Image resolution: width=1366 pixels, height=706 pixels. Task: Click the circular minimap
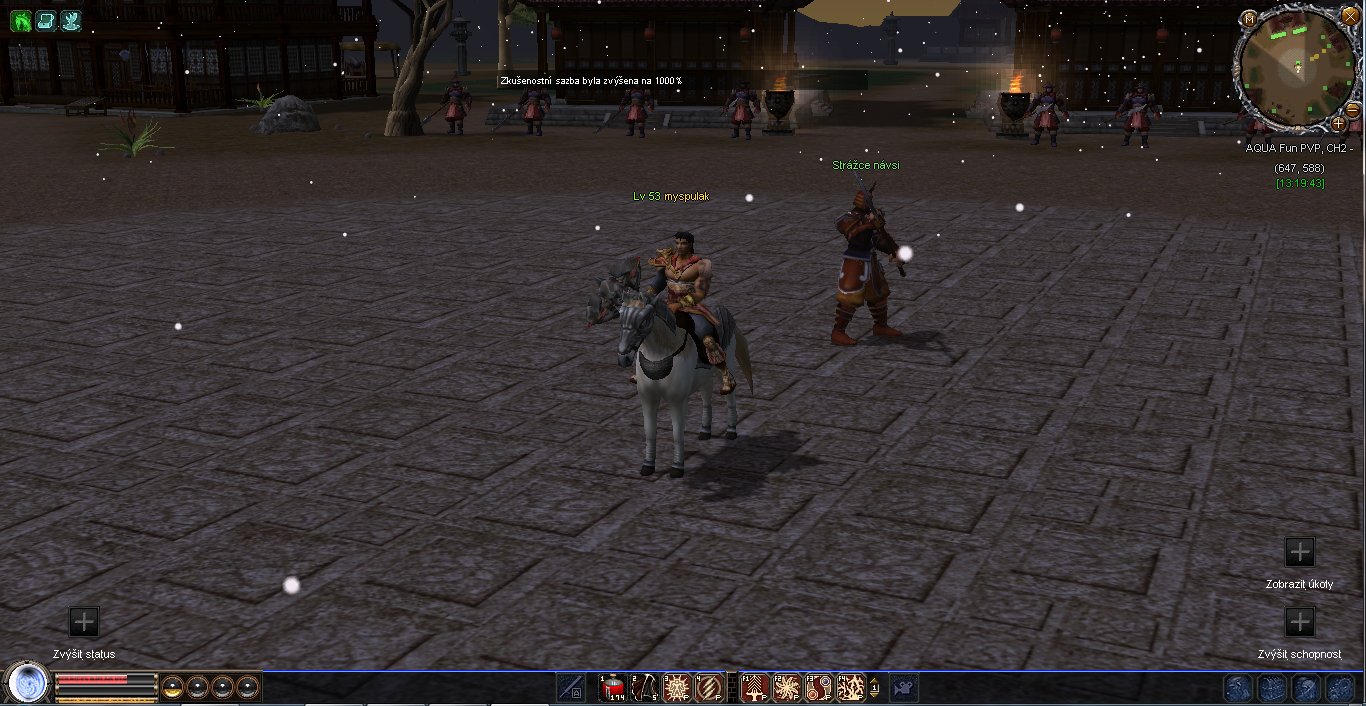(x=1295, y=66)
